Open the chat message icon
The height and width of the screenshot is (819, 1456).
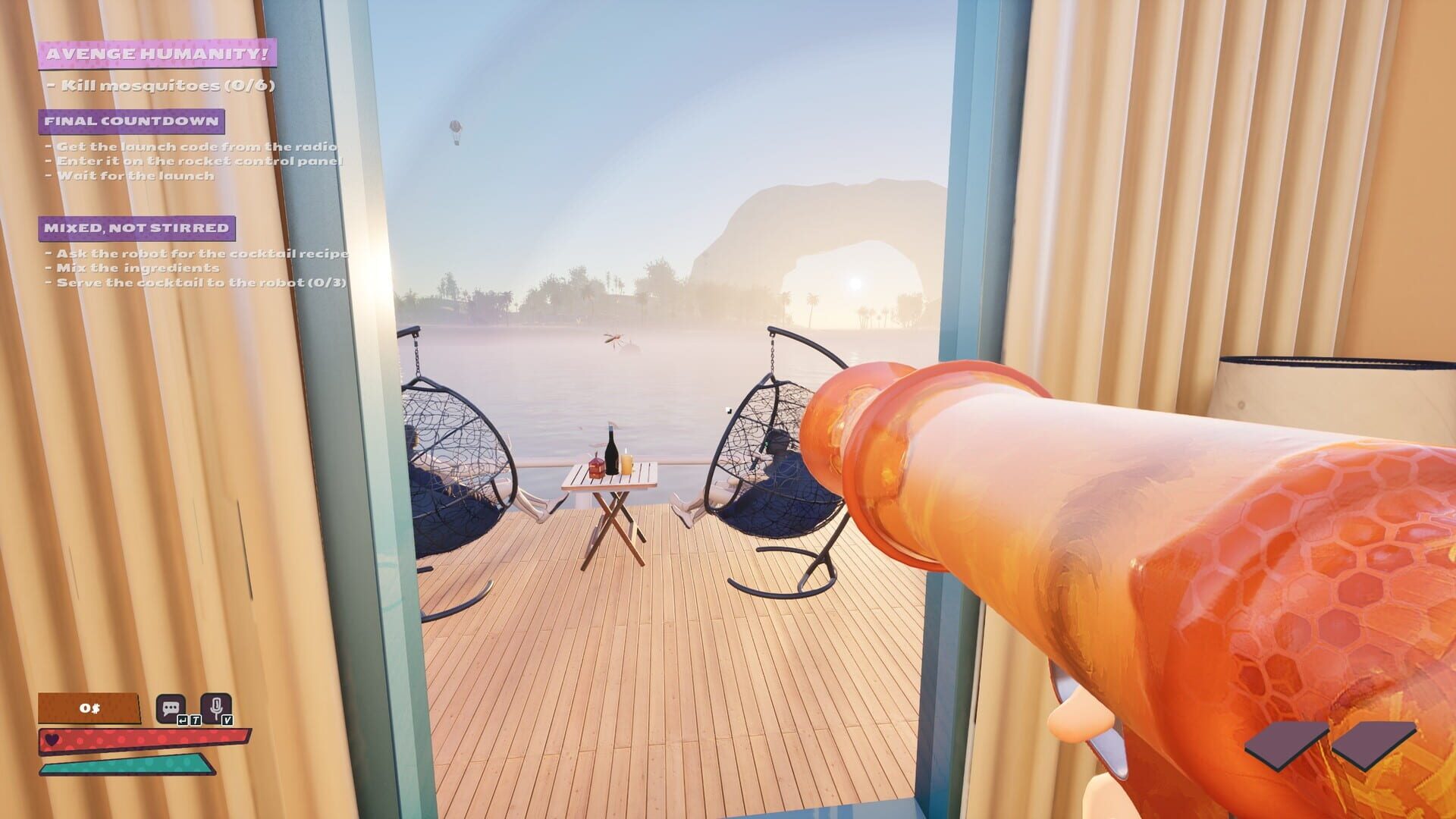(170, 705)
